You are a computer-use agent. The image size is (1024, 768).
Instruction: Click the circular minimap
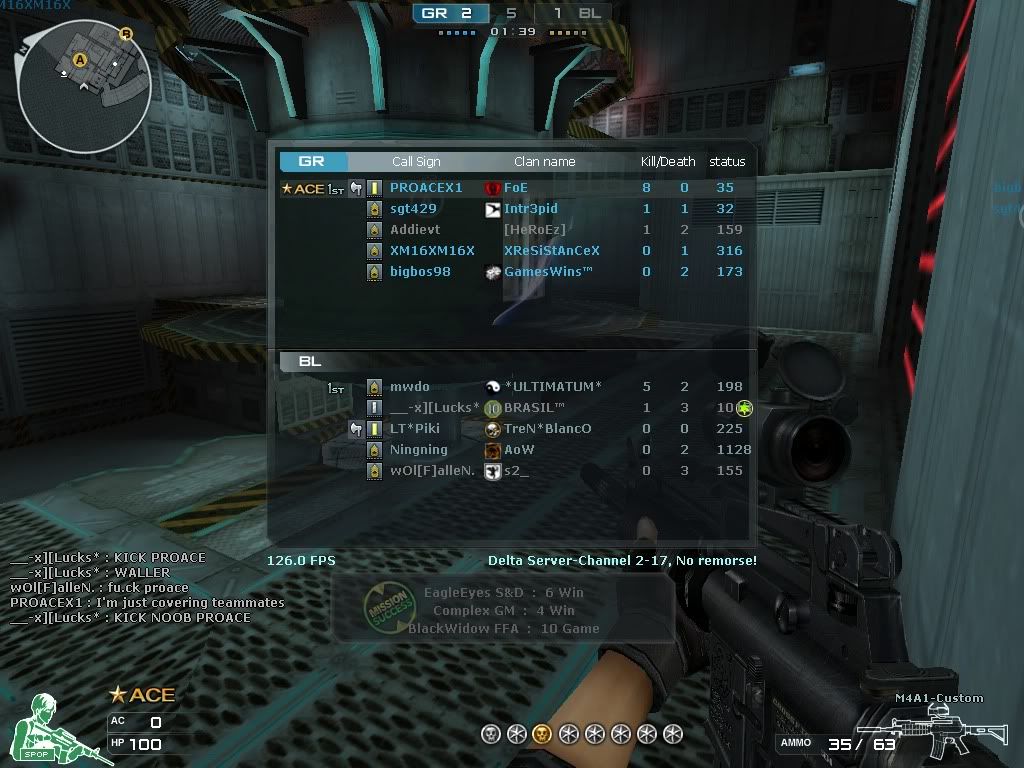84,81
